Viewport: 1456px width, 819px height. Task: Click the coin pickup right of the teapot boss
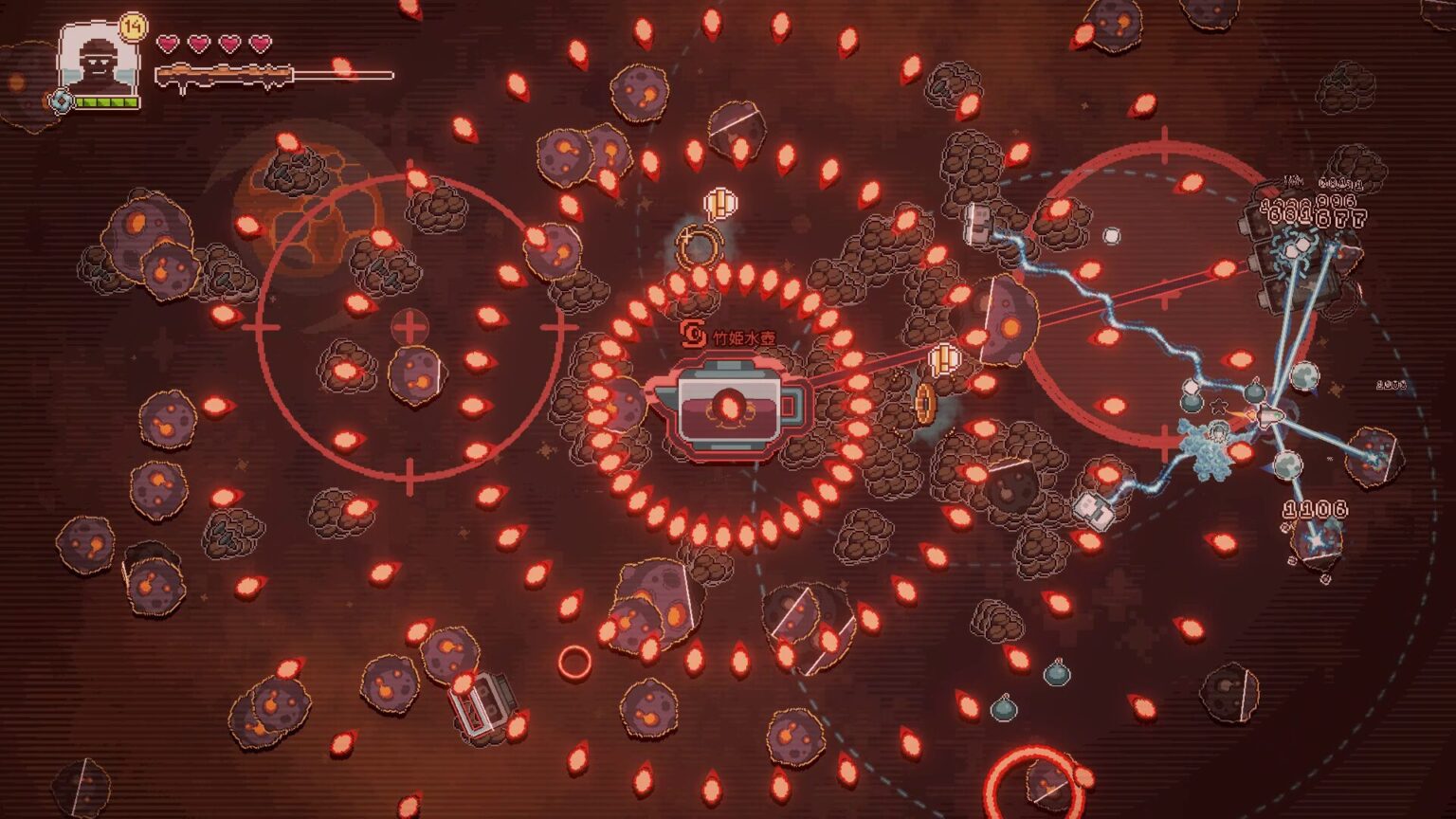click(924, 402)
